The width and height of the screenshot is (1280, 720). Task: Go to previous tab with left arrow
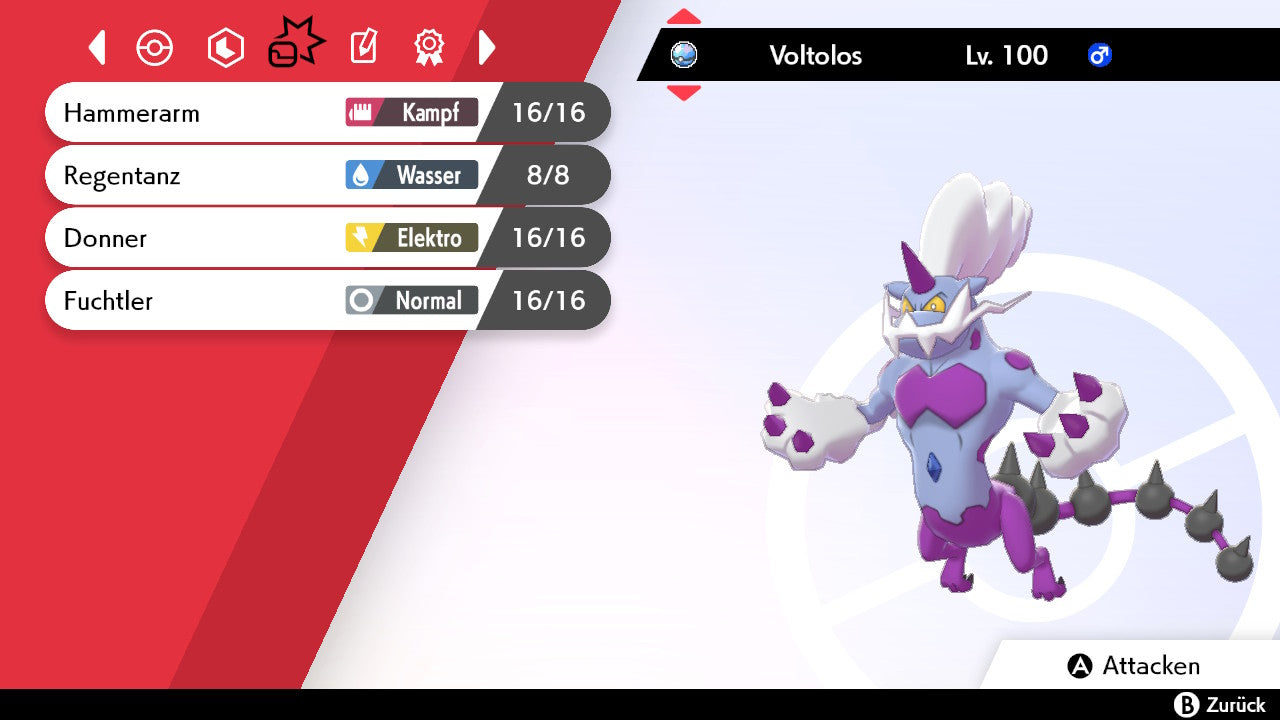[97, 48]
